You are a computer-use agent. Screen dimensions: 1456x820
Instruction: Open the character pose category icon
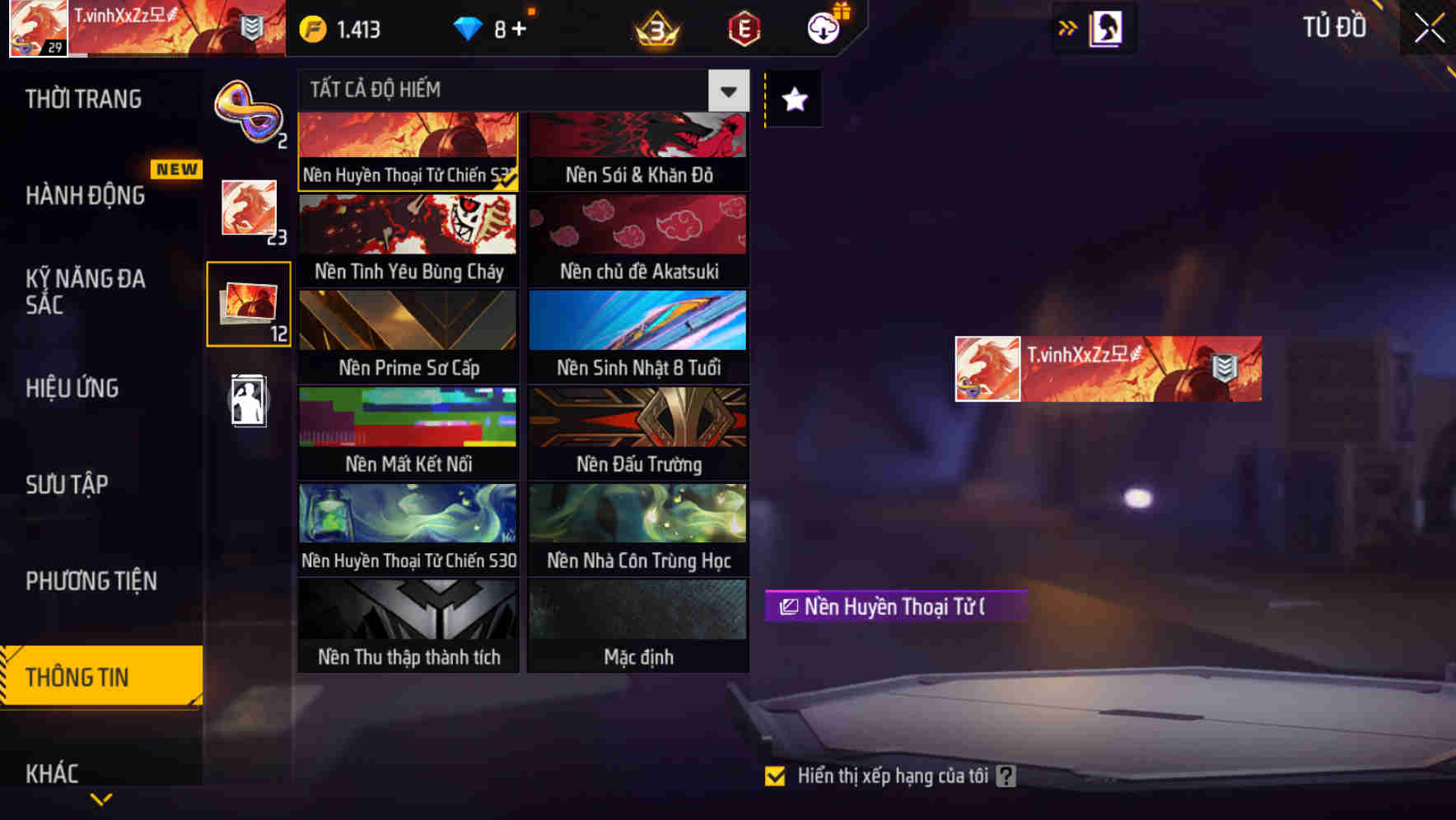pos(248,401)
